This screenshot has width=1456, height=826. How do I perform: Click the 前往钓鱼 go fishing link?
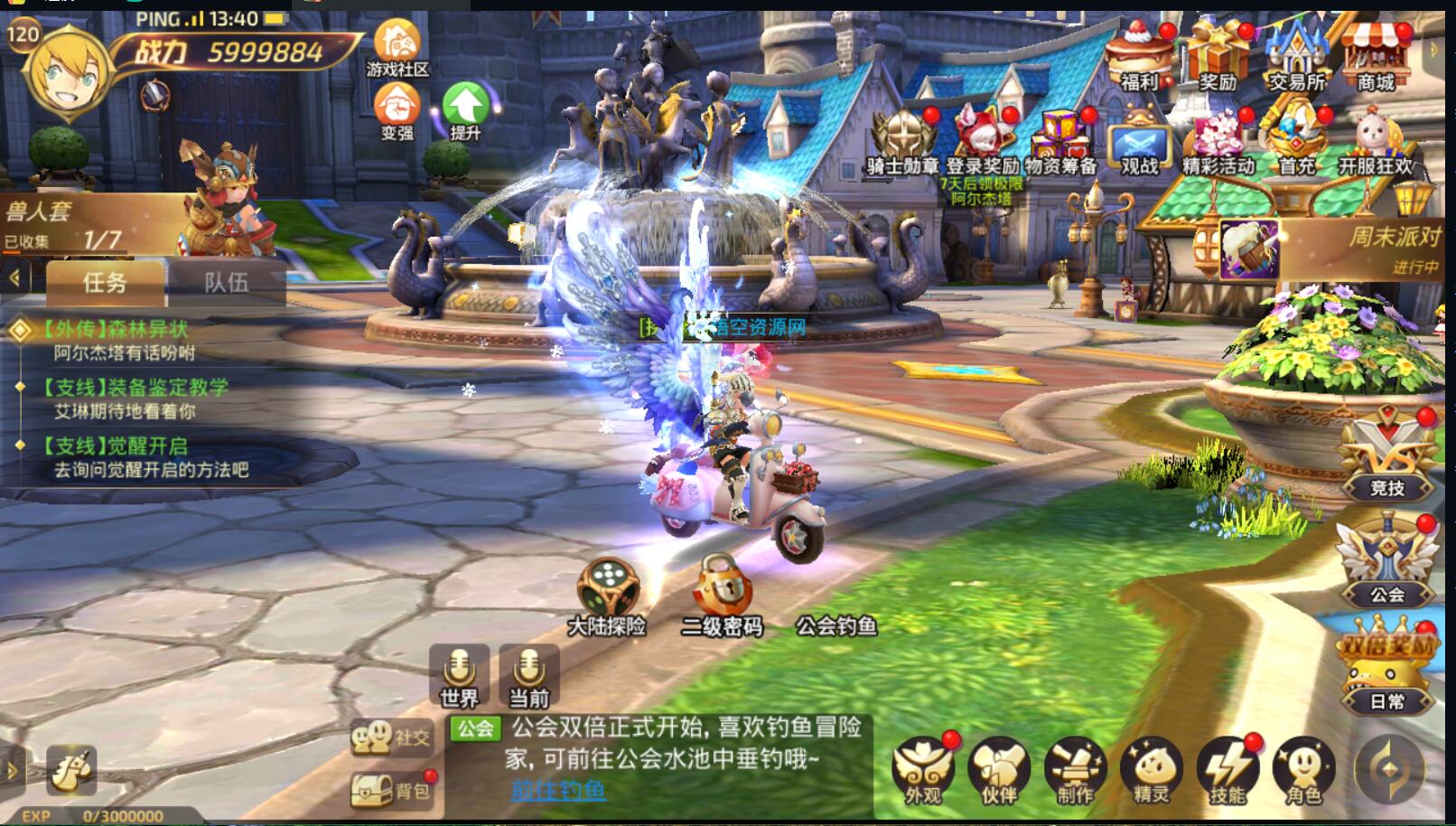point(558,790)
